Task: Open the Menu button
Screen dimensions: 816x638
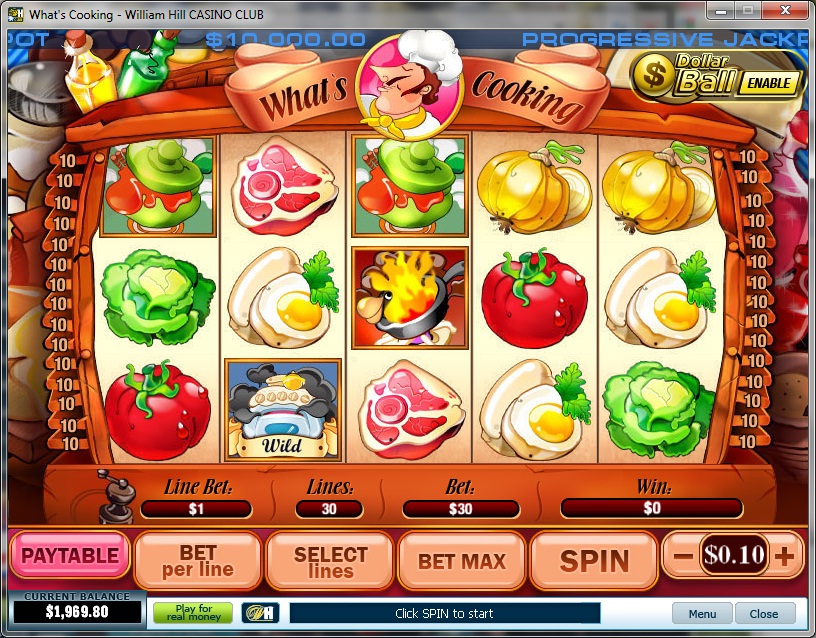Action: point(702,614)
